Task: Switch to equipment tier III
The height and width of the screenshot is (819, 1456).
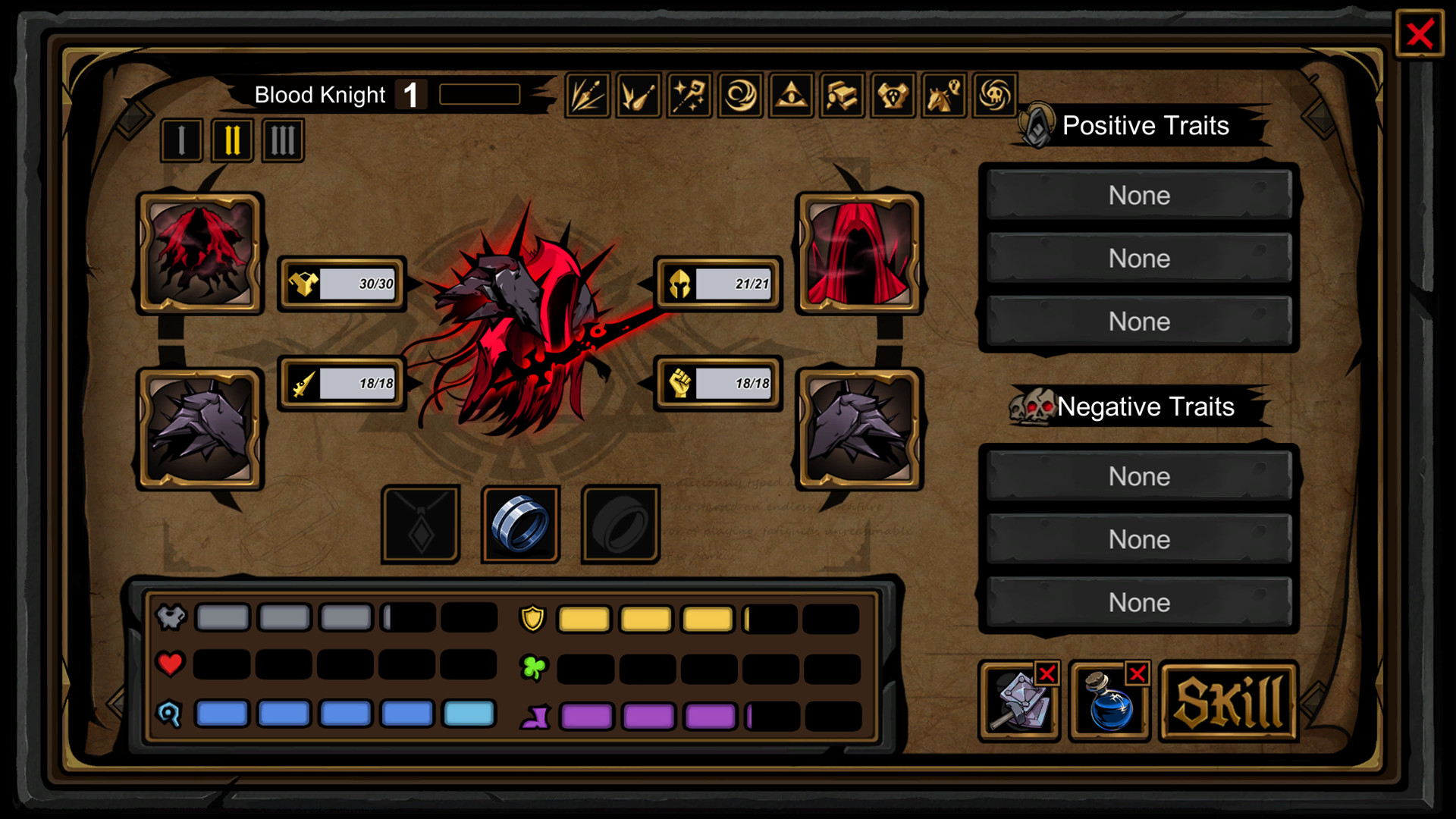Action: (282, 140)
